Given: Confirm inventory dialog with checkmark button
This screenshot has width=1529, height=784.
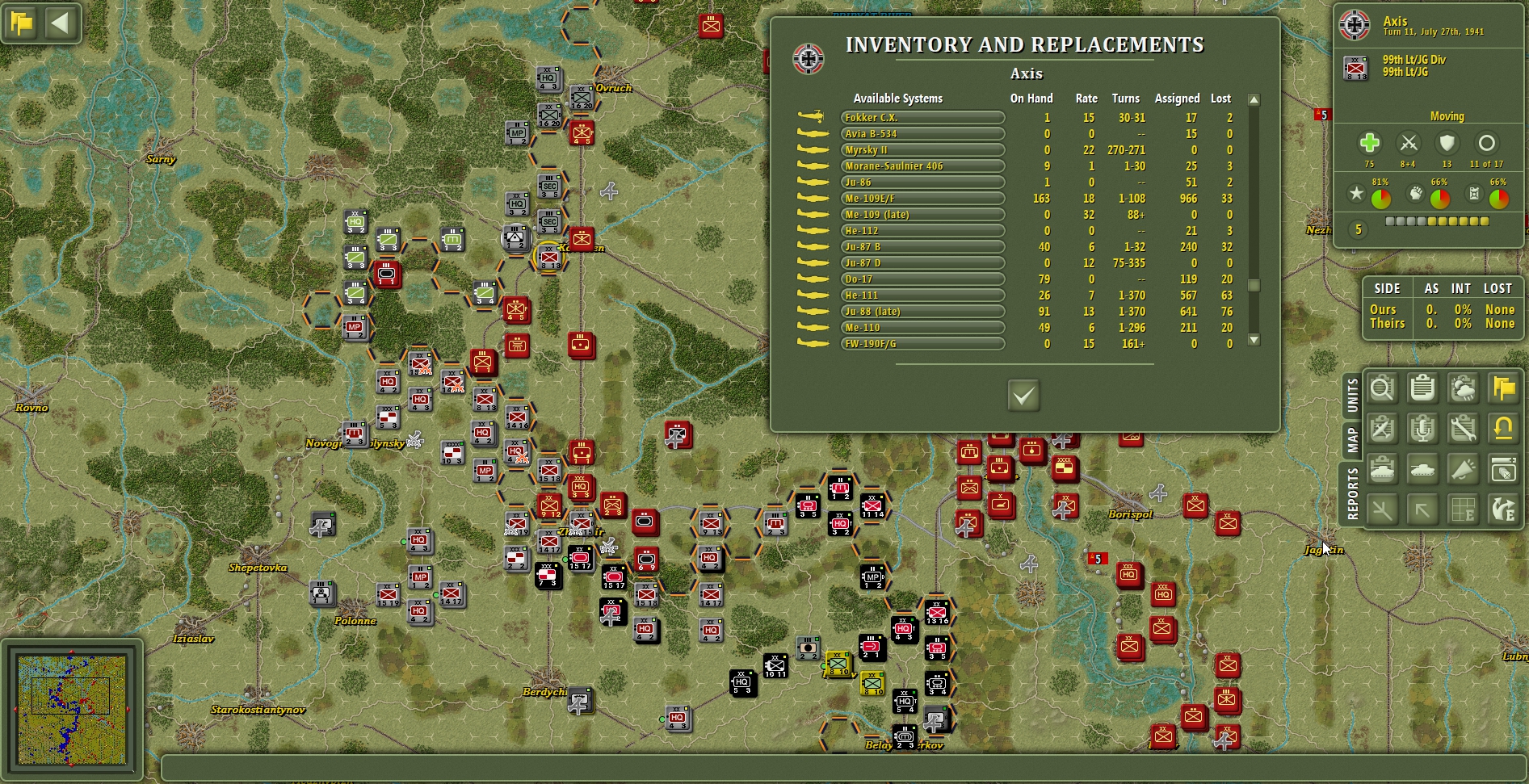Looking at the screenshot, I should click(x=1023, y=397).
